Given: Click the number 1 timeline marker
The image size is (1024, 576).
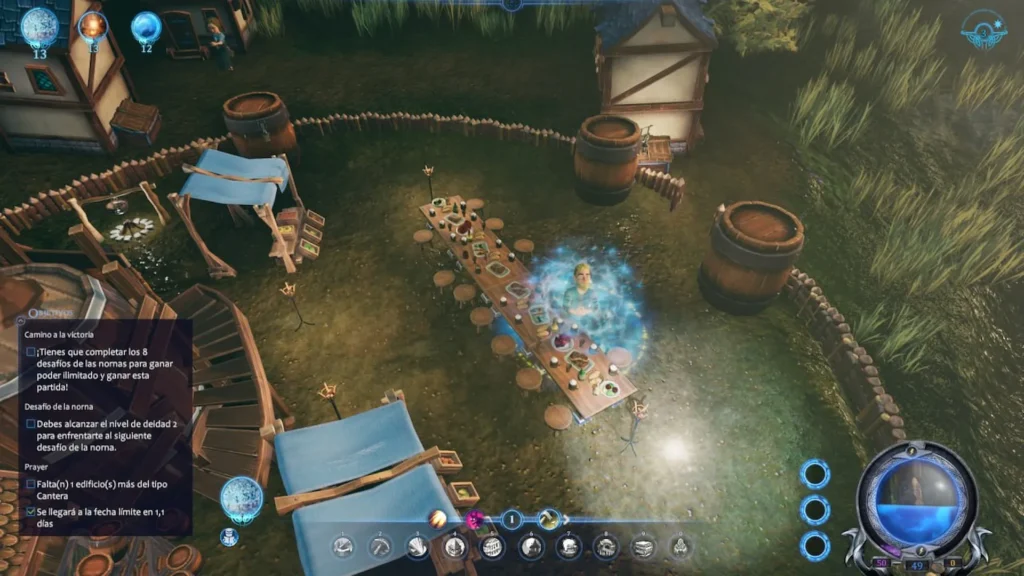Looking at the screenshot, I should click(511, 519).
